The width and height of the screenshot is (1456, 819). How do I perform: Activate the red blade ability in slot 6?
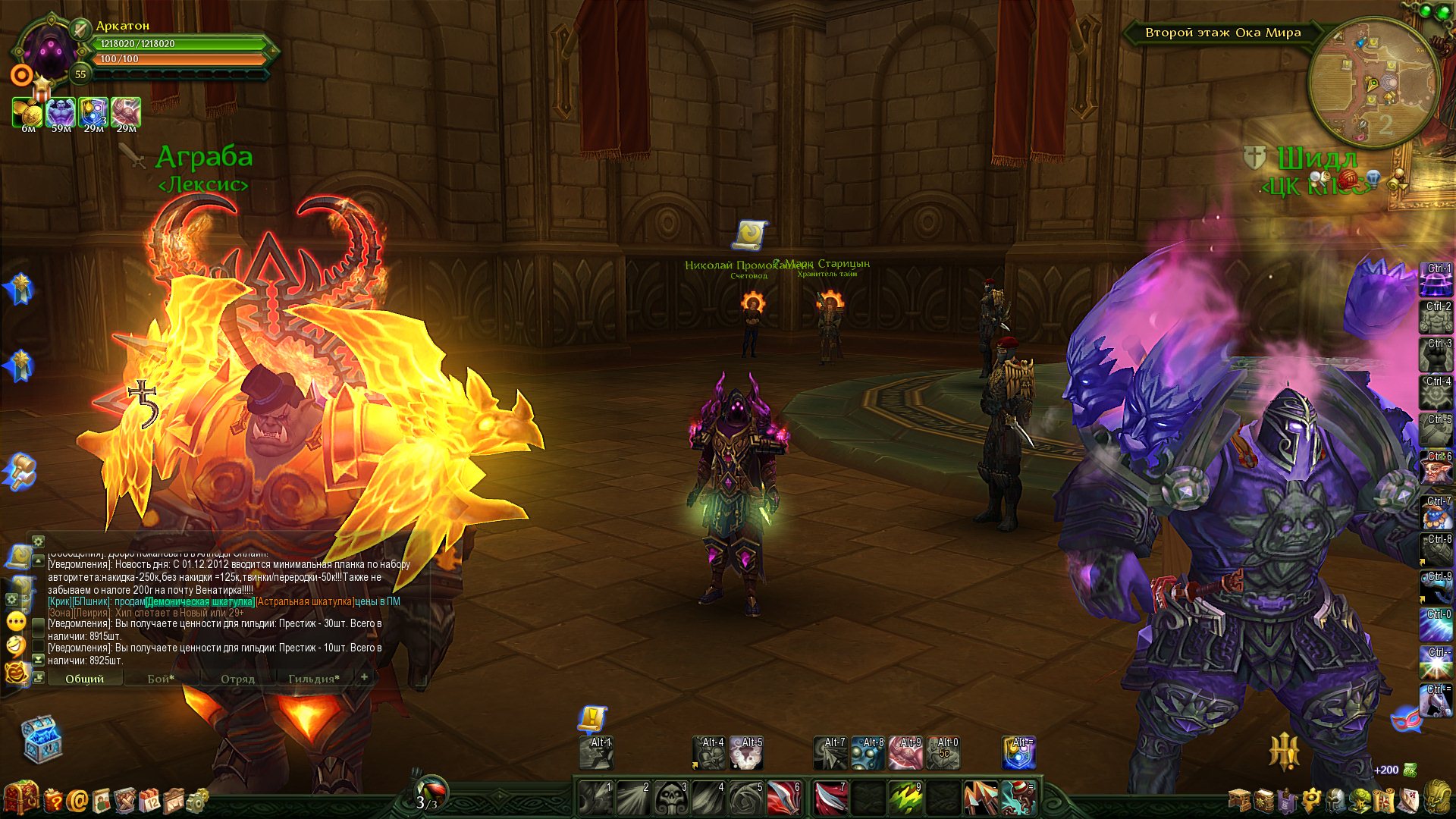click(x=784, y=799)
